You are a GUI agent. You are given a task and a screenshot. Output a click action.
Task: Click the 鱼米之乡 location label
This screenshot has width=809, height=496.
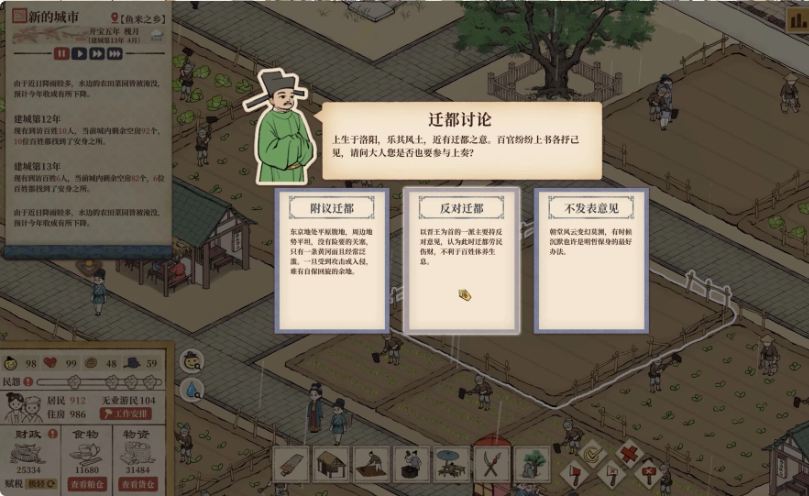(141, 19)
